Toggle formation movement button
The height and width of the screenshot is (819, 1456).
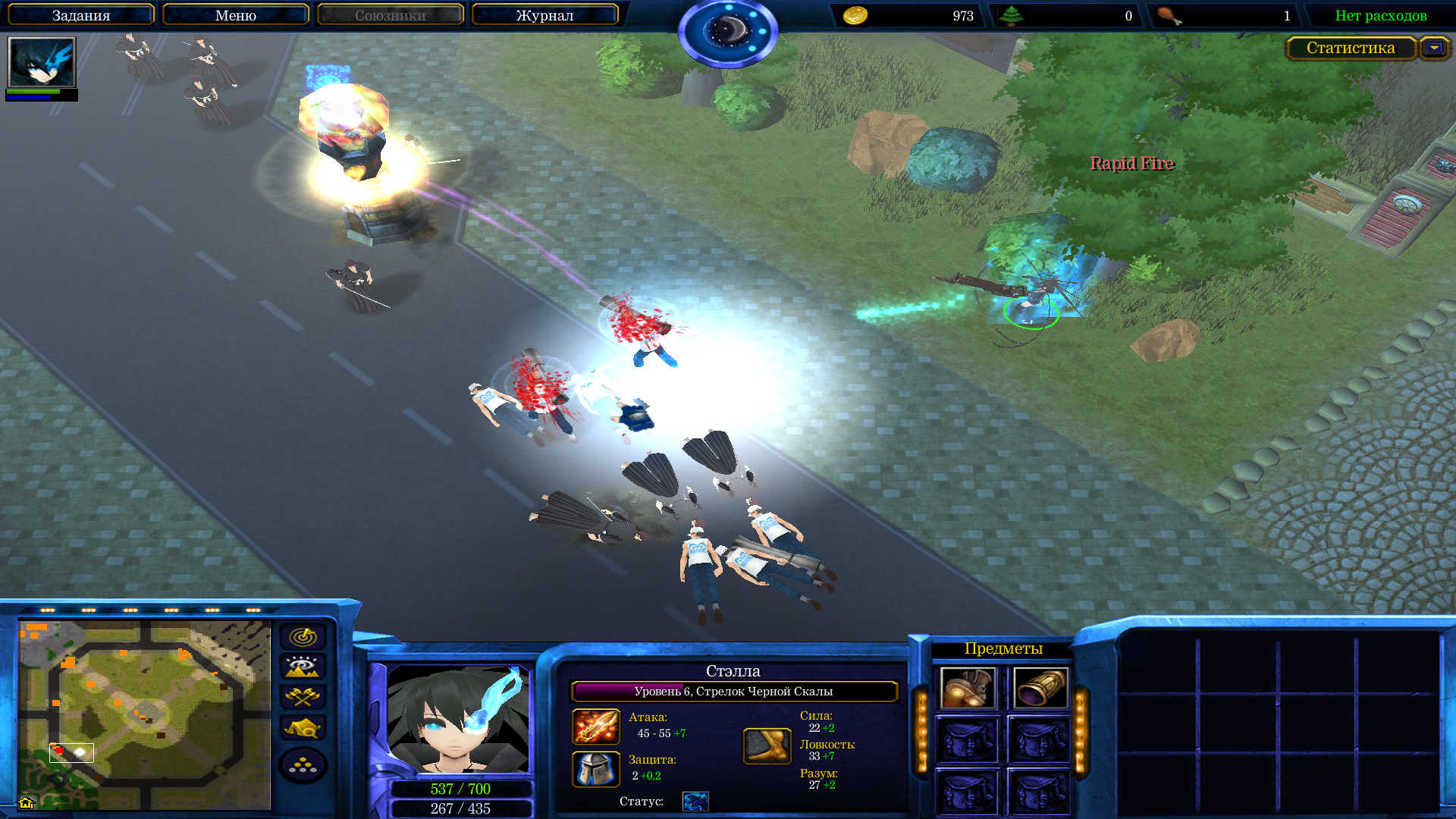(303, 765)
